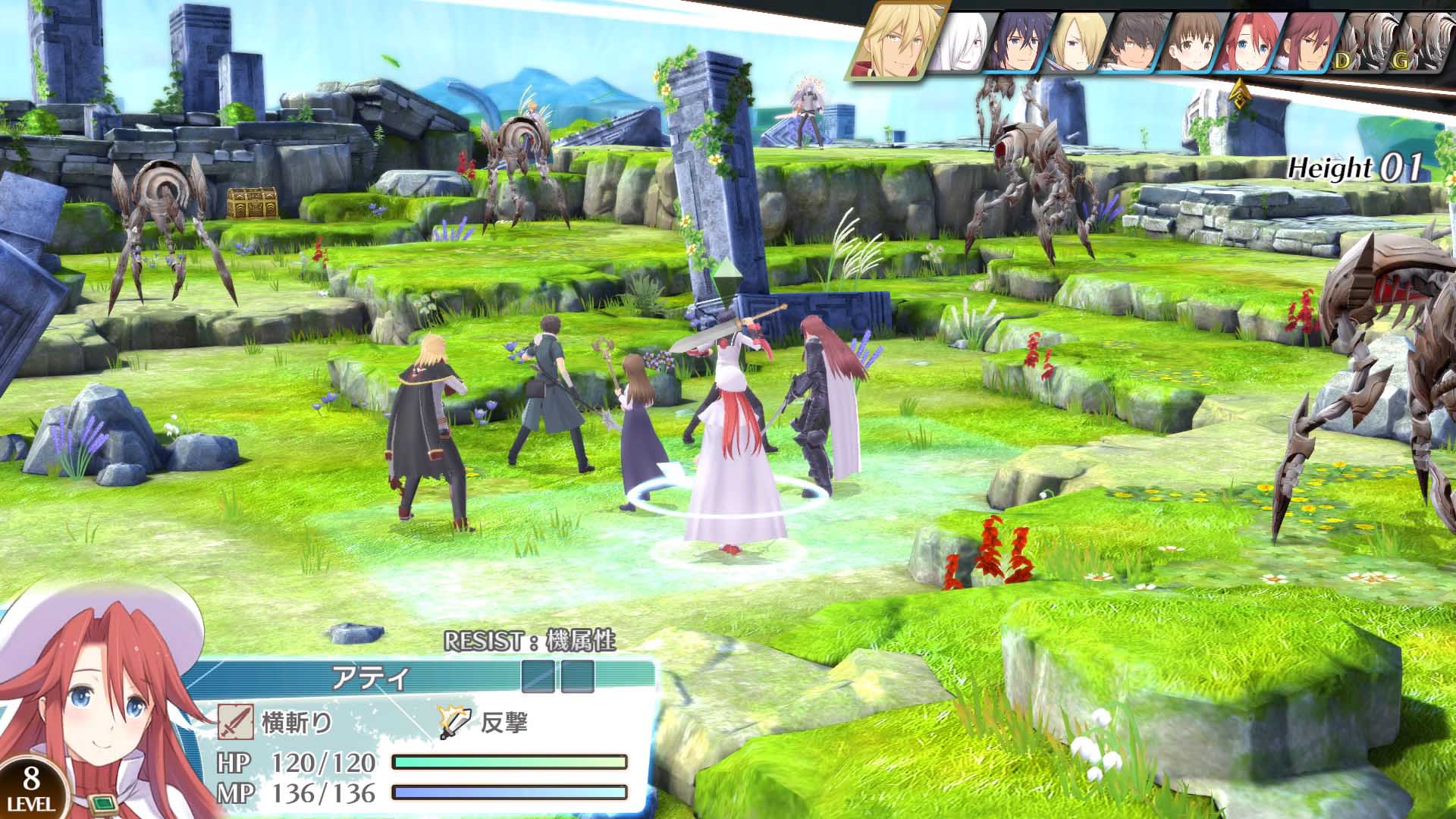Click the brown-haired male turn portrait

click(1131, 42)
